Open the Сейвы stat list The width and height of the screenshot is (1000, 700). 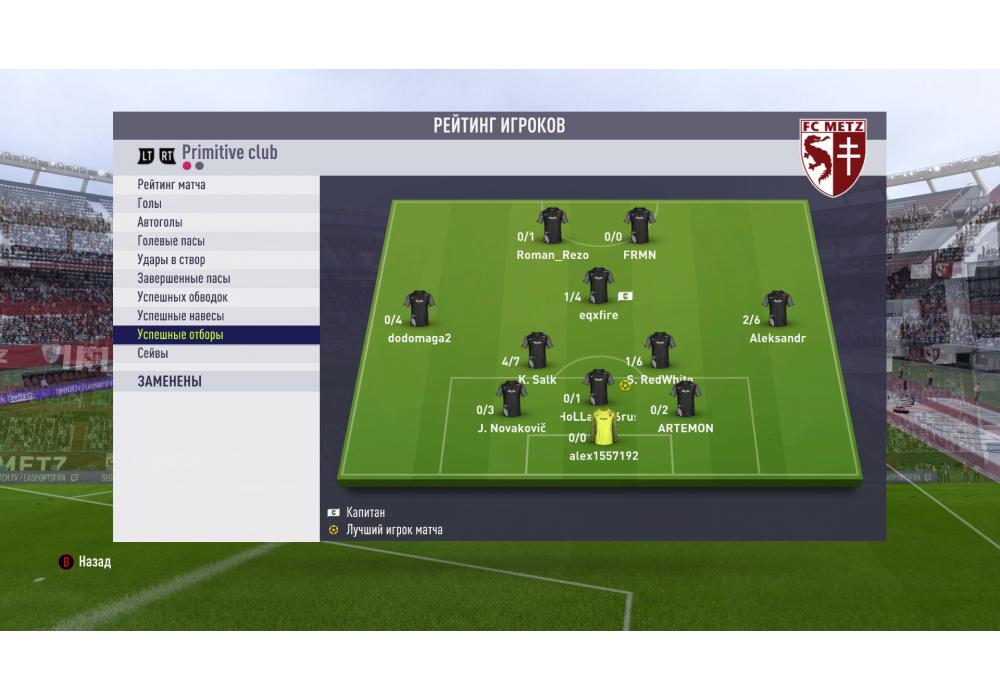coord(153,354)
